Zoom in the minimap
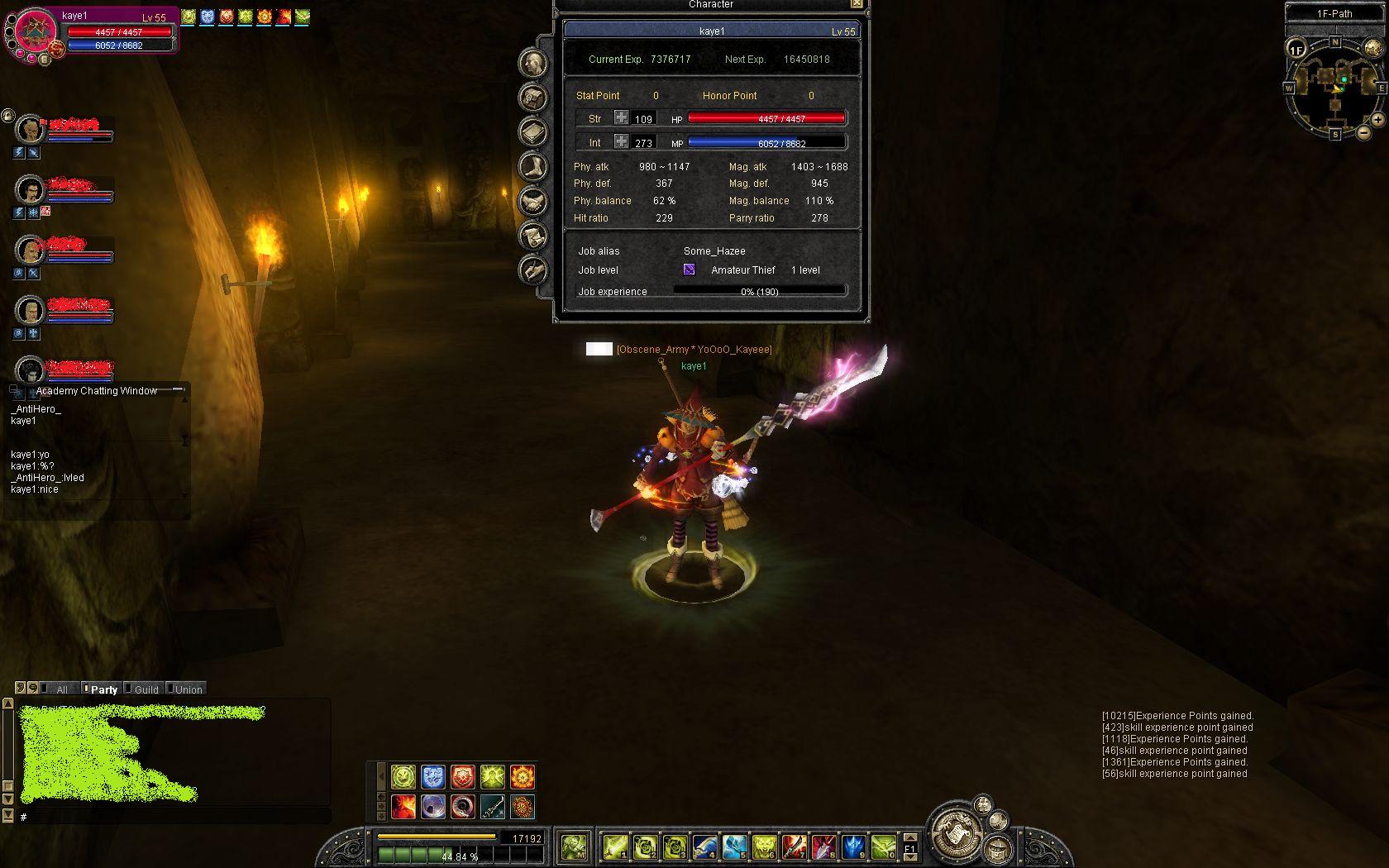 tap(1377, 120)
